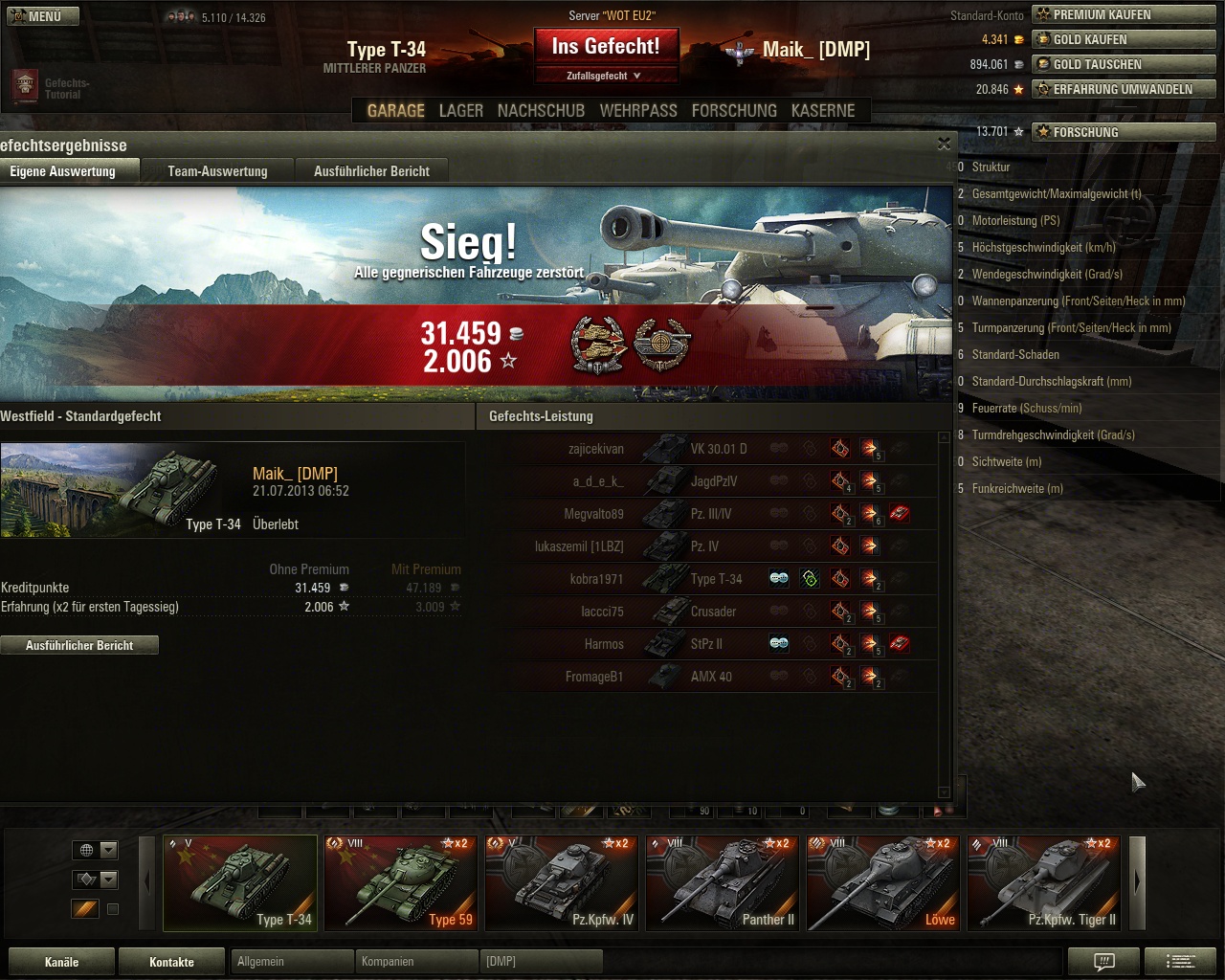Close the battle results window
The image size is (1225, 980).
point(944,144)
